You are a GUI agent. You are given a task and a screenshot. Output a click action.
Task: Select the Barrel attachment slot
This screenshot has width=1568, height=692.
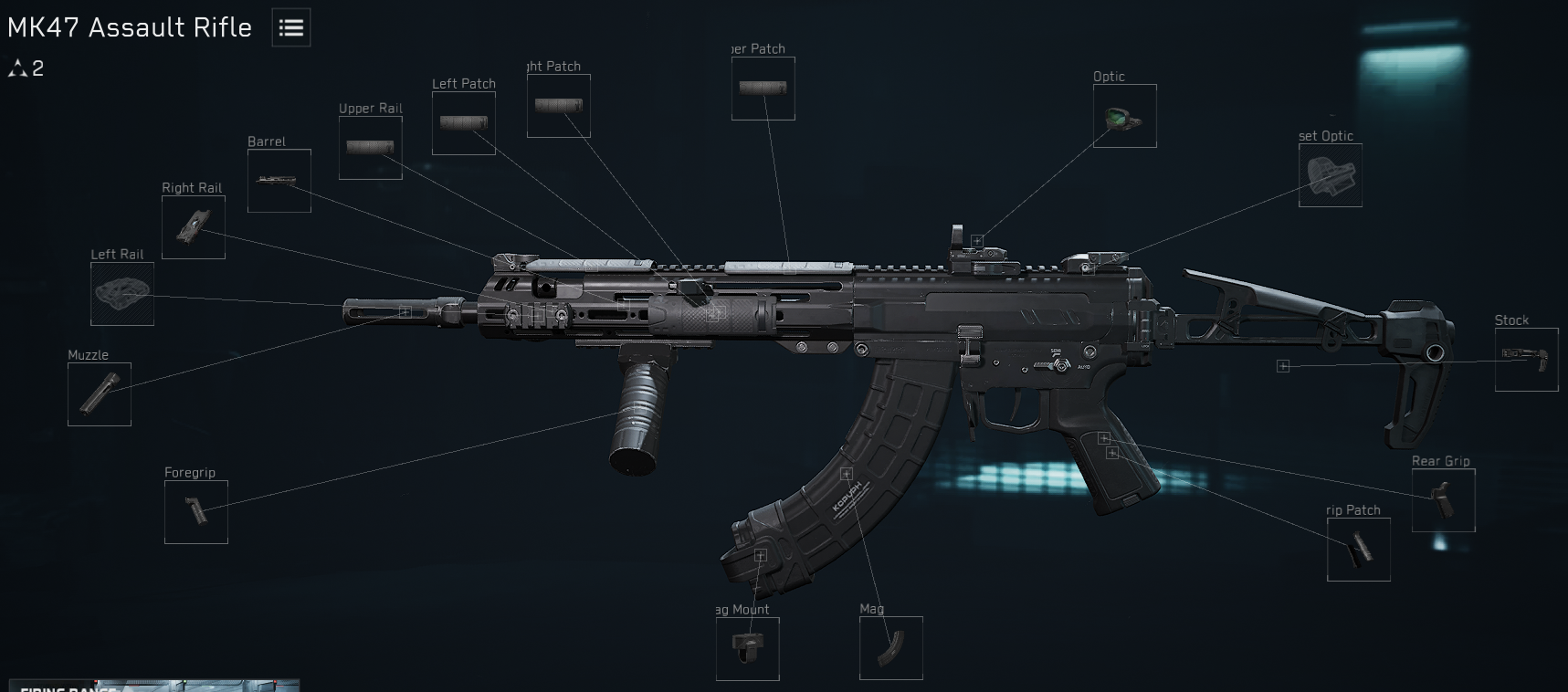[x=279, y=181]
